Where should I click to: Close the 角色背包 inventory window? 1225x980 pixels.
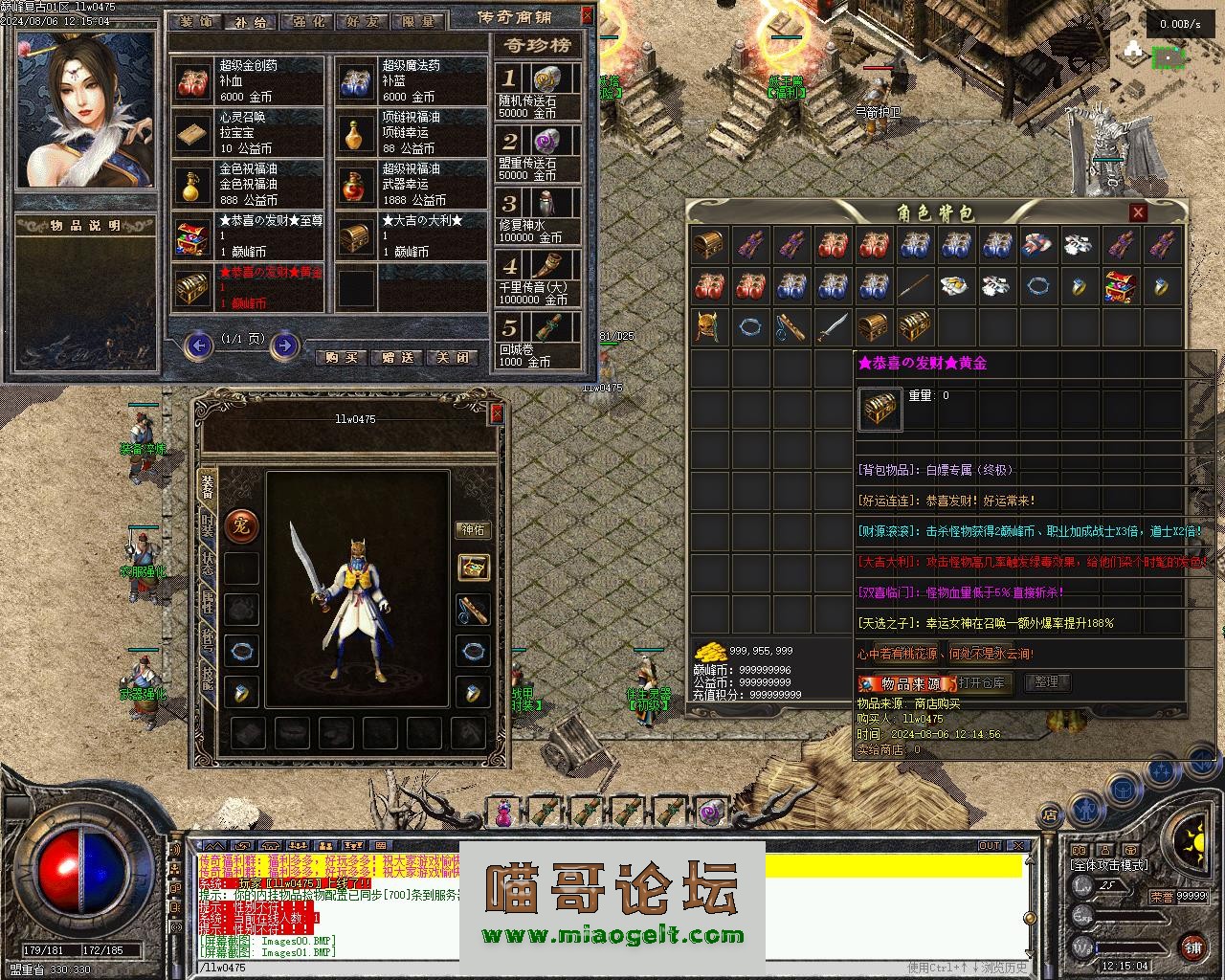[1138, 212]
